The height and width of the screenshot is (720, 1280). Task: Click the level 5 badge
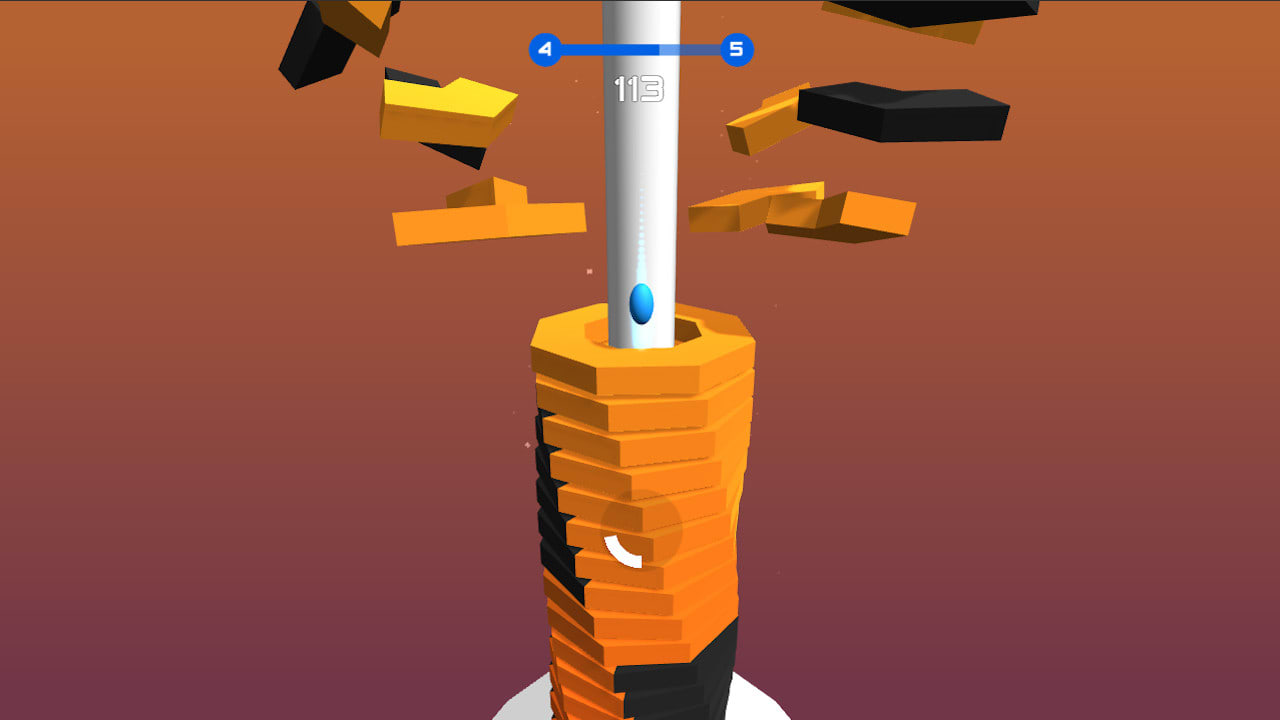click(x=737, y=47)
